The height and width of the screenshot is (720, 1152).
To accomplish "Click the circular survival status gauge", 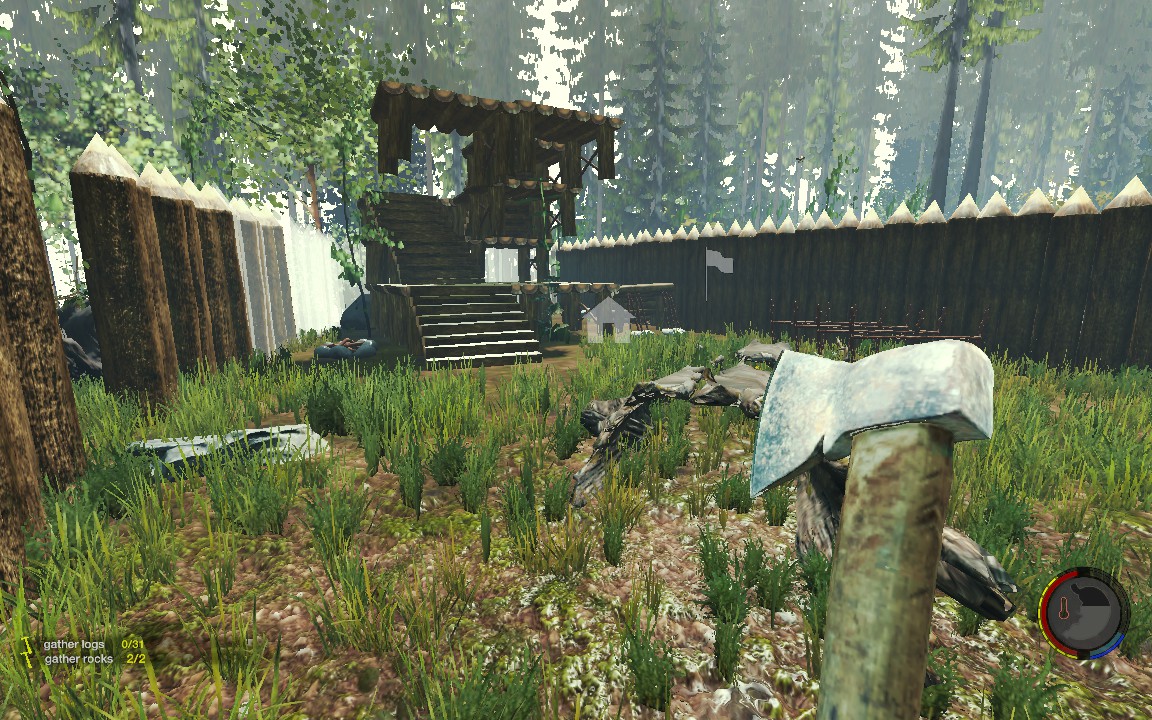I will pyautogui.click(x=1085, y=614).
